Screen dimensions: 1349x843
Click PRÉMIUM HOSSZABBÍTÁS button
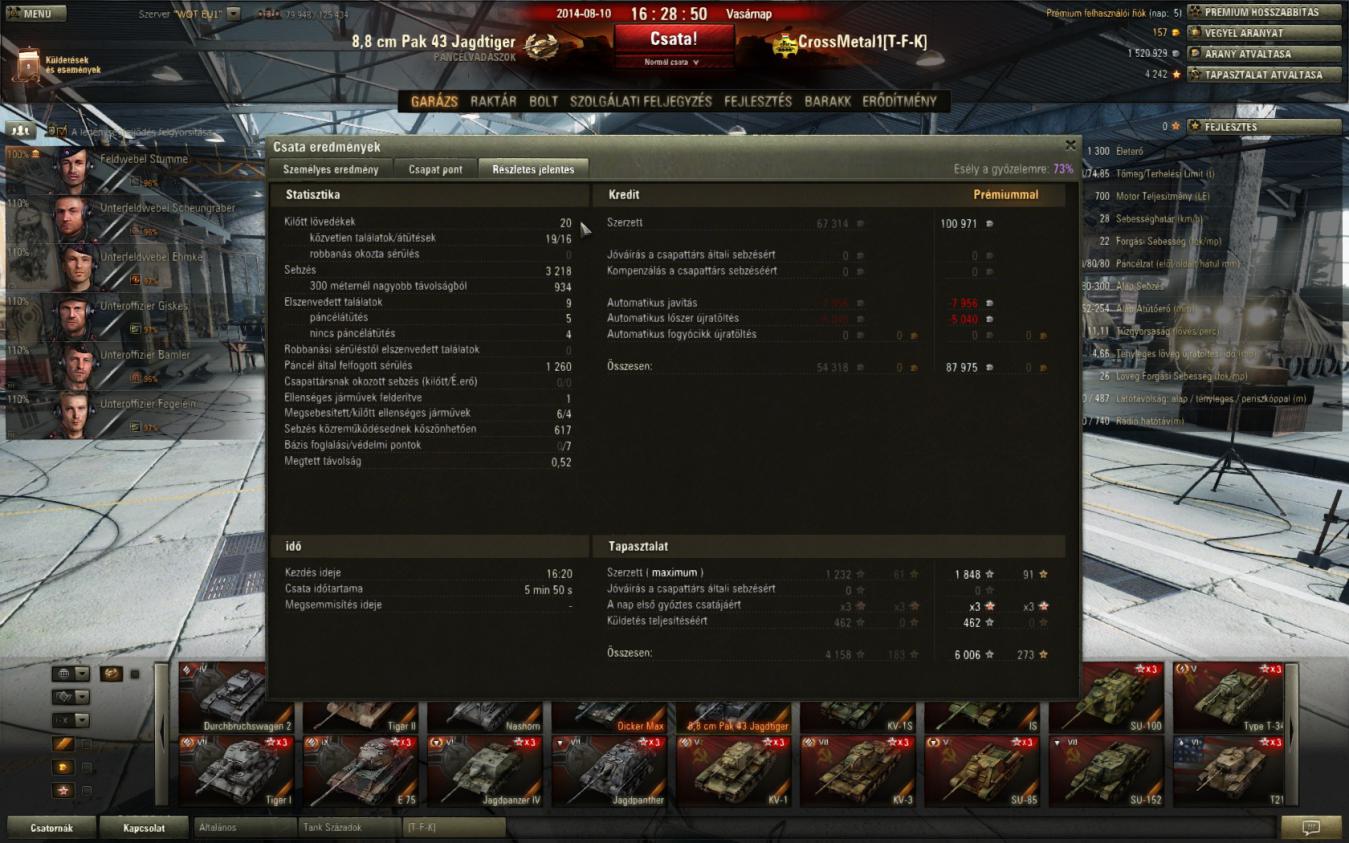click(x=1264, y=12)
